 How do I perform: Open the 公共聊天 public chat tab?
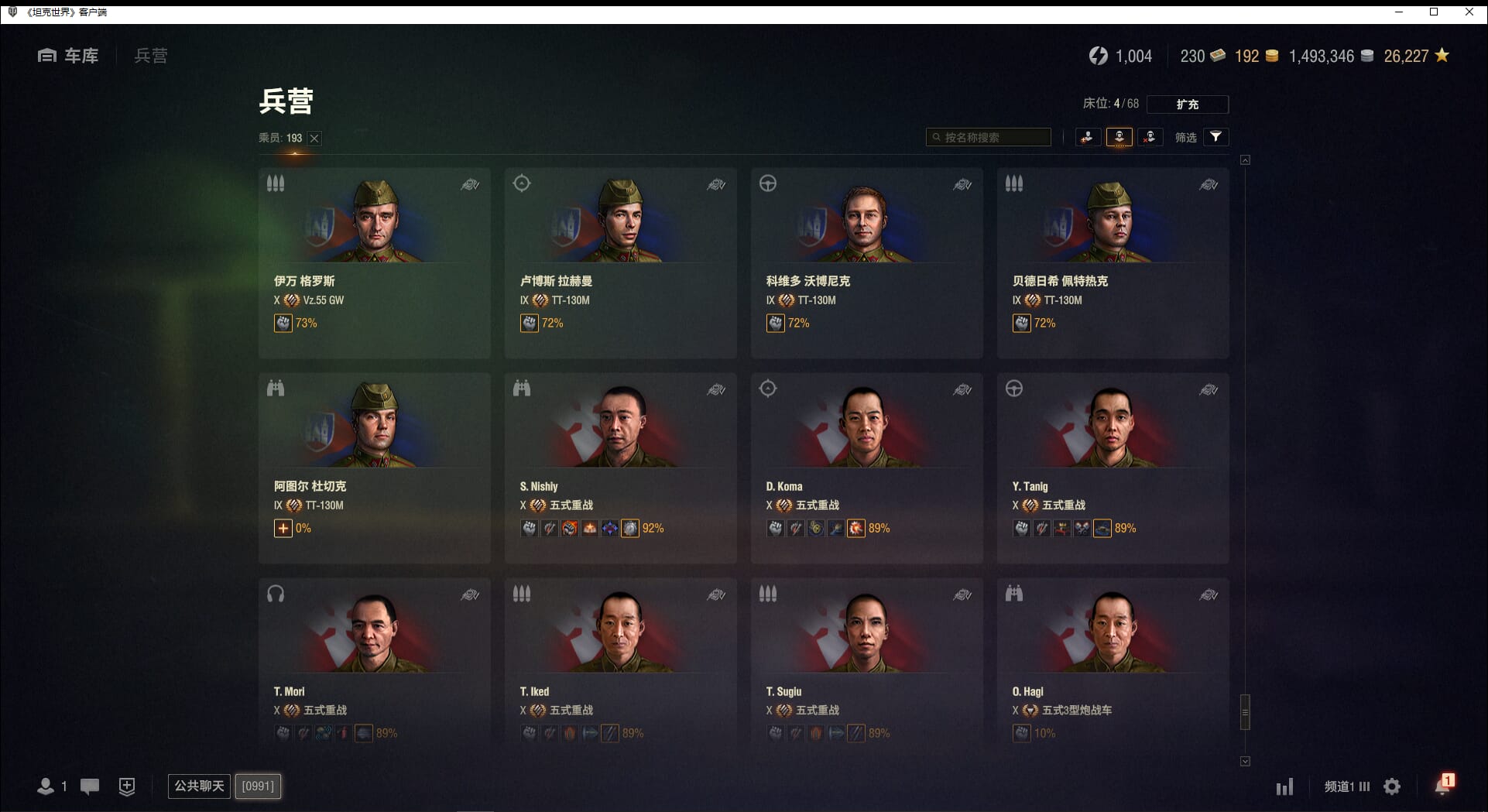[x=199, y=786]
